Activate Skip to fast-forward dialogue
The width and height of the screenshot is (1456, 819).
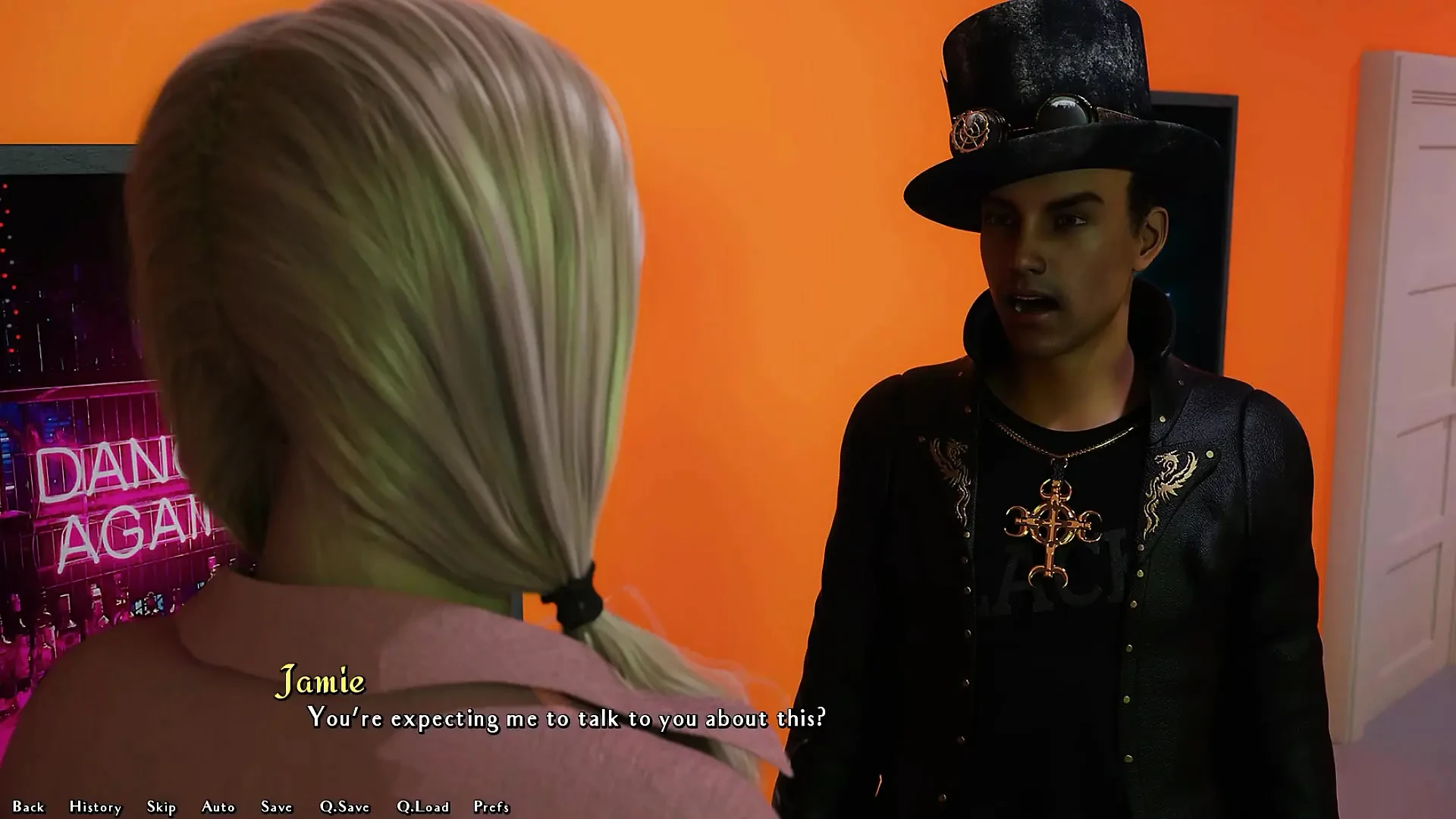click(x=162, y=807)
